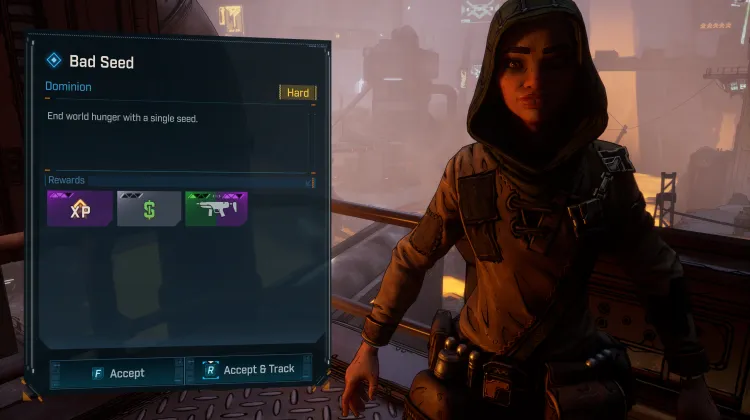Screen dimensions: 750x420
Task: Accept the Bad Seed mission
Action: [115, 372]
